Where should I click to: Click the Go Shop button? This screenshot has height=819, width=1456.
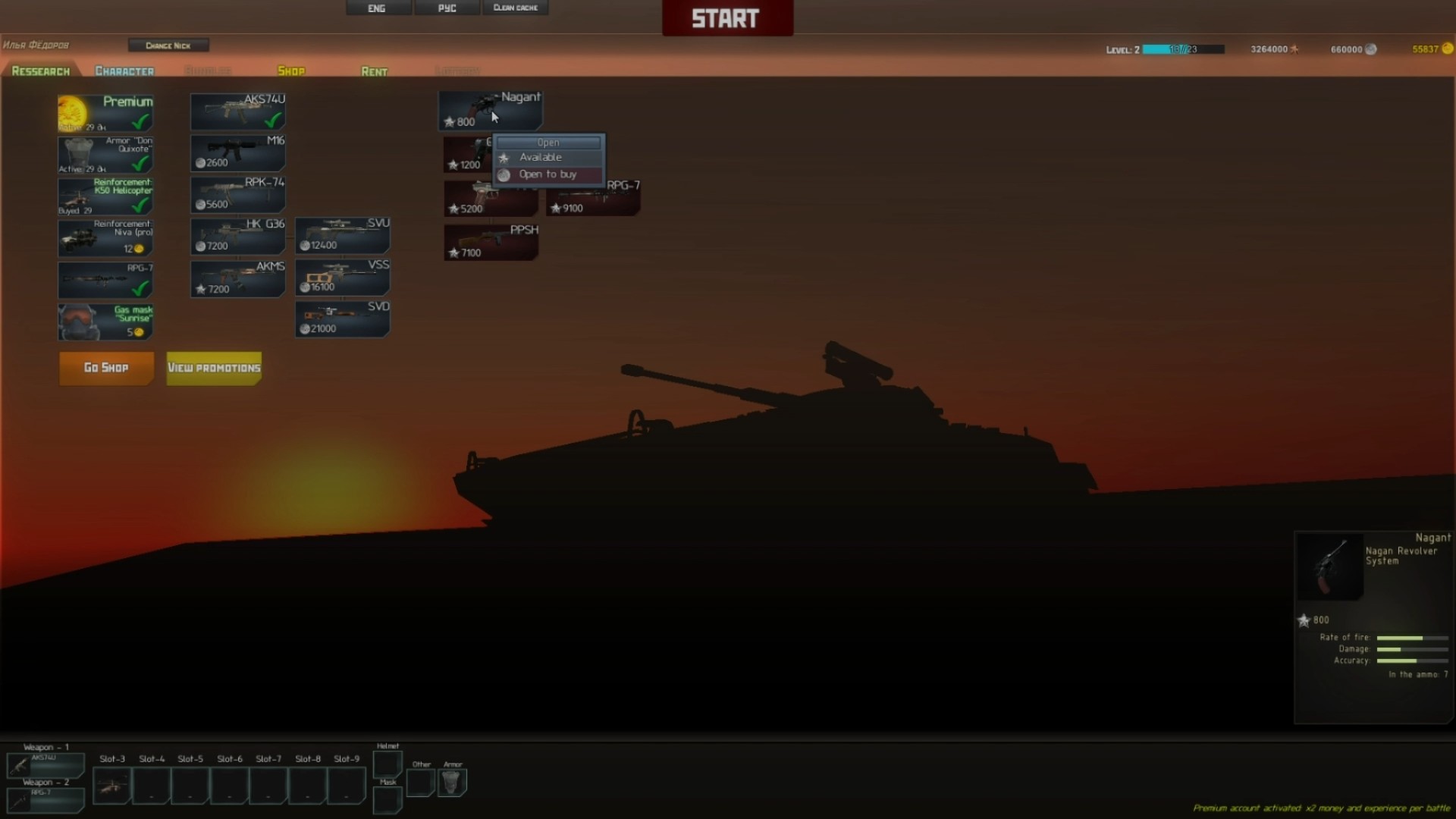click(106, 368)
